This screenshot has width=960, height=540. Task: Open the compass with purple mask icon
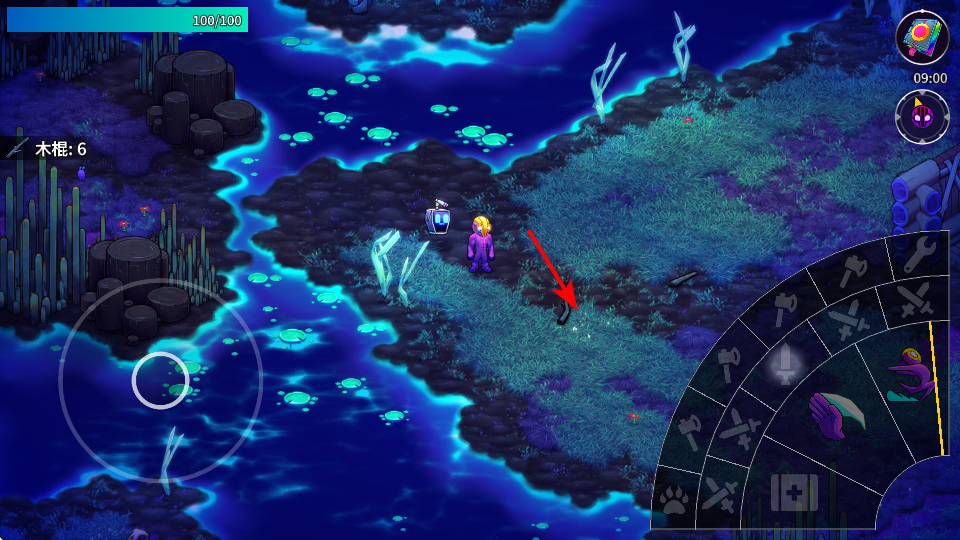[921, 116]
